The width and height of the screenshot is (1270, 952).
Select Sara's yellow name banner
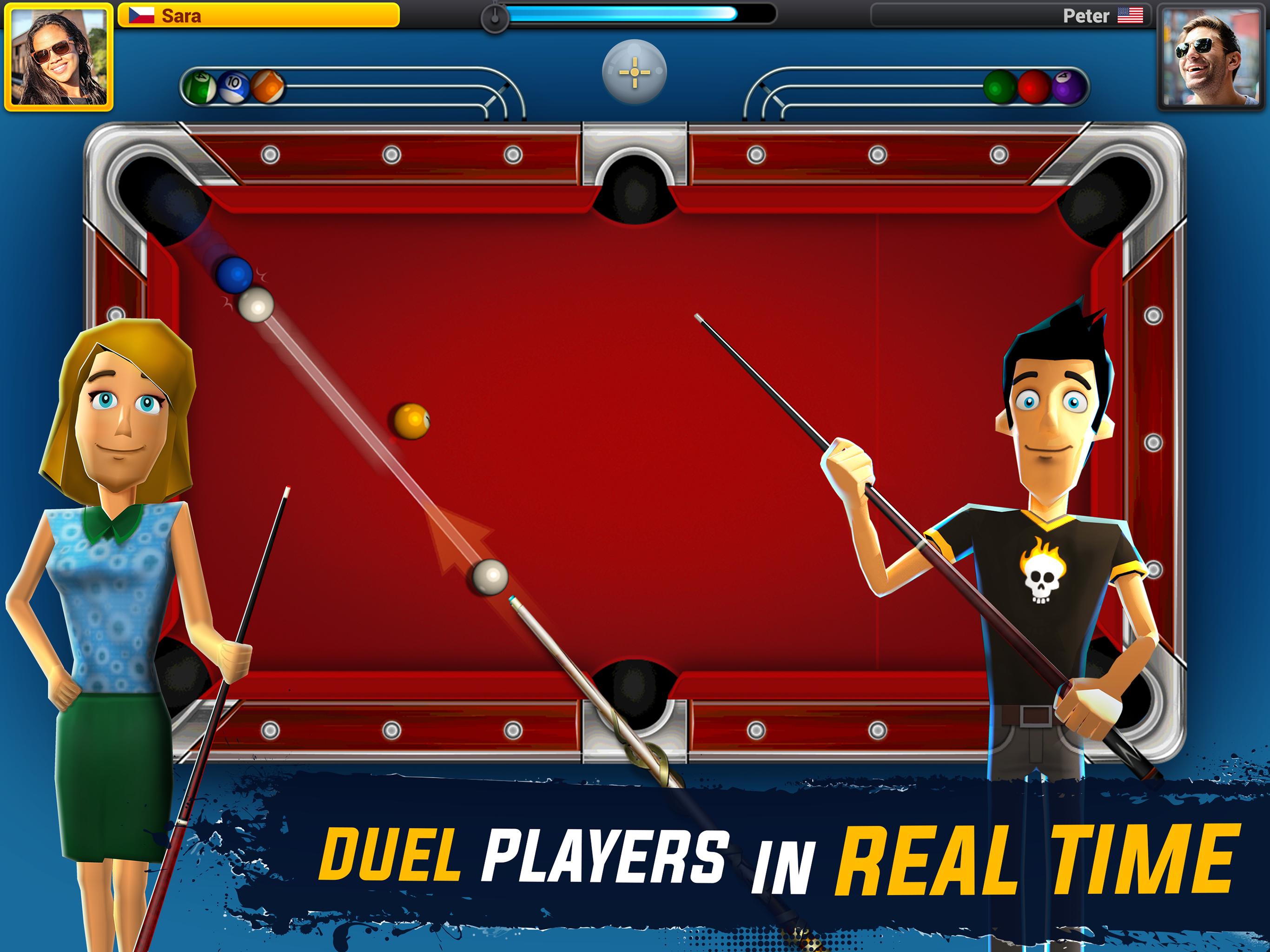tap(258, 15)
